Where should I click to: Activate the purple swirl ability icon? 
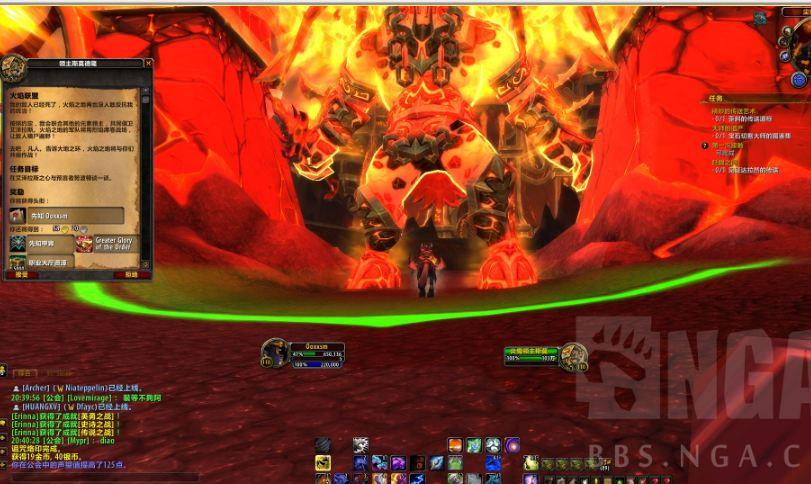point(512,445)
